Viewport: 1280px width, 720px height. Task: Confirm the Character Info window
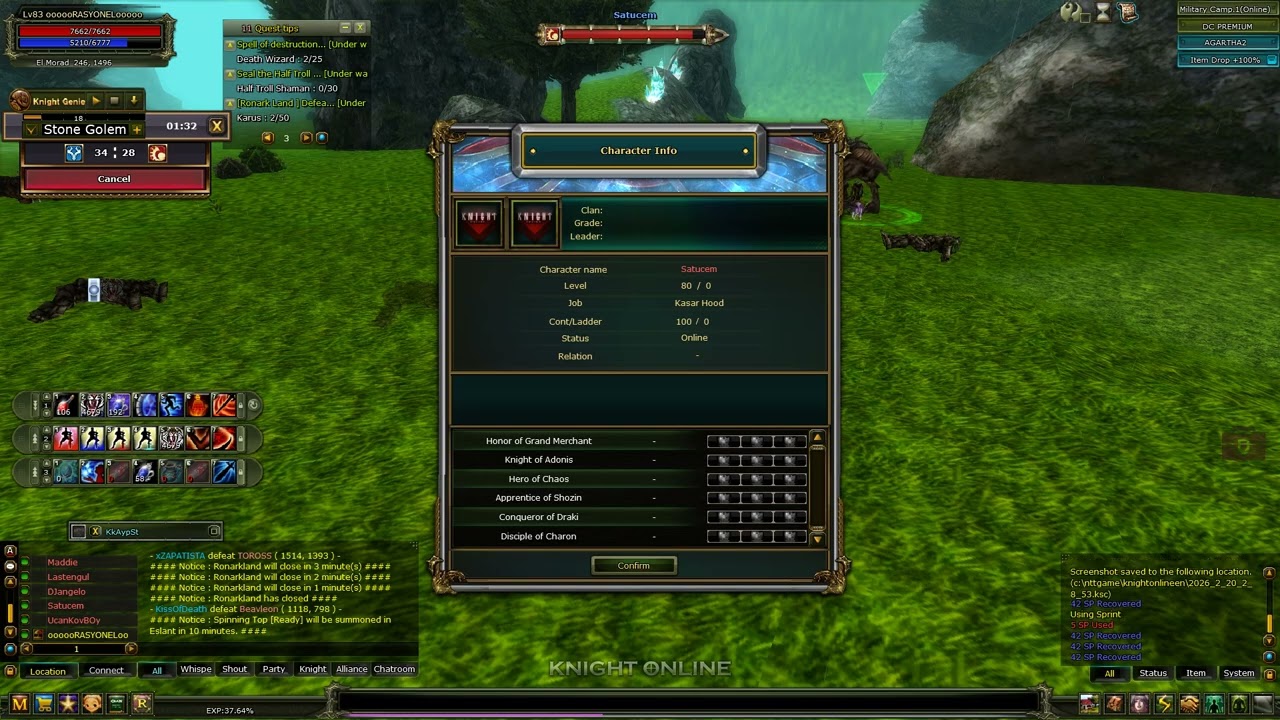[633, 566]
